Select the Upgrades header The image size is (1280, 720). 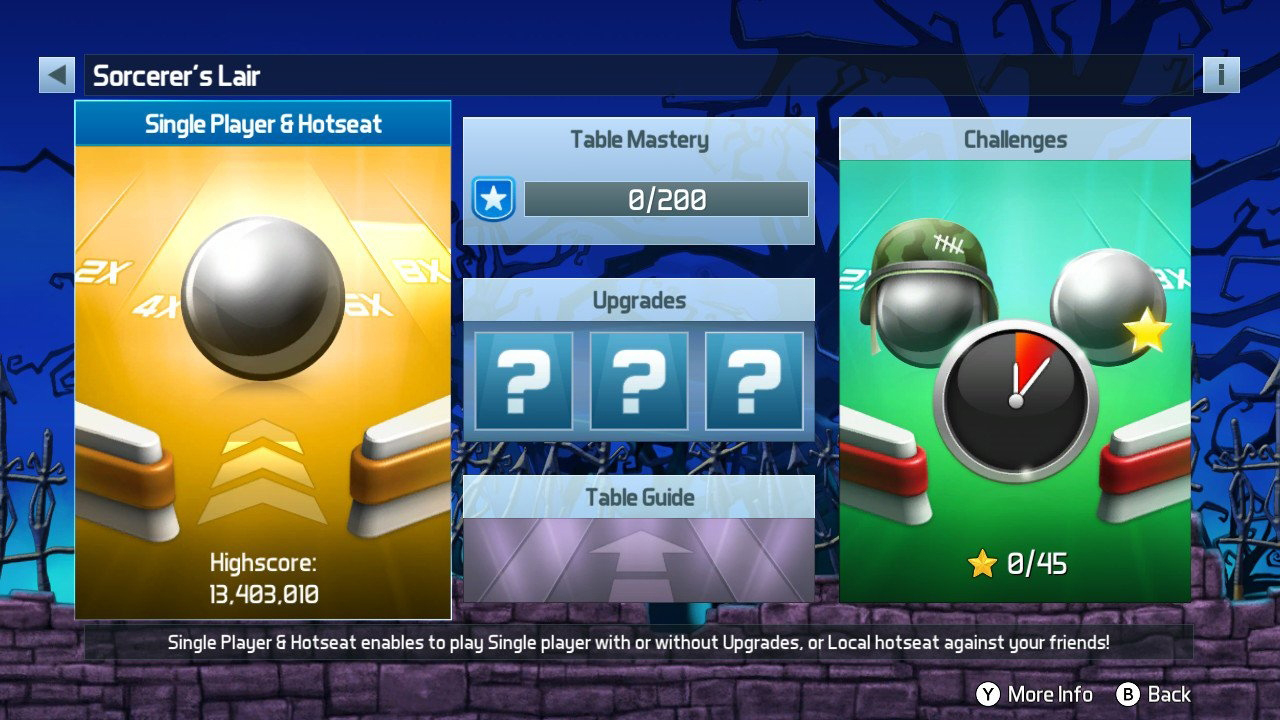click(640, 300)
